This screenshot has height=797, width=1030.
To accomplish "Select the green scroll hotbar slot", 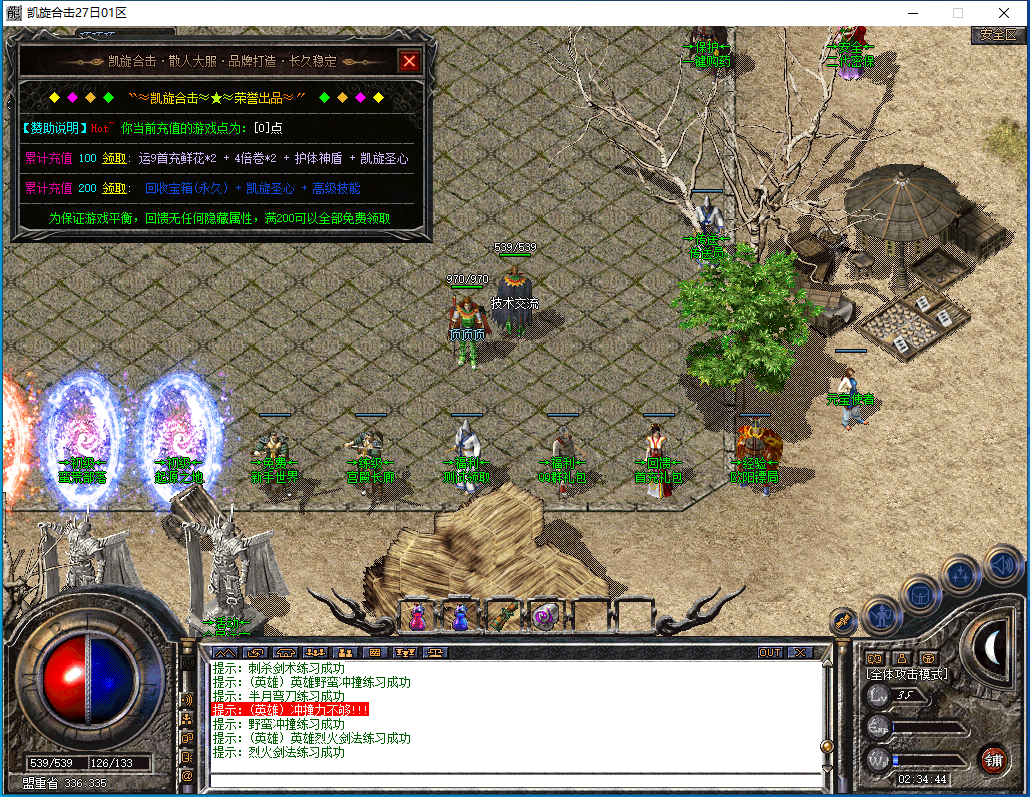I will tap(502, 616).
